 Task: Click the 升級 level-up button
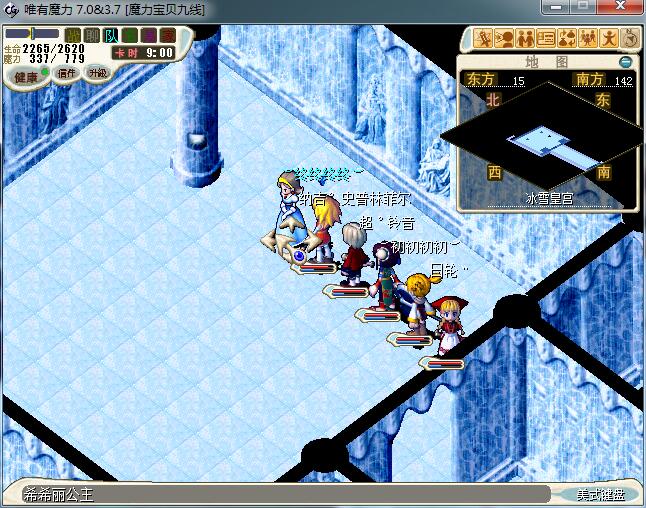point(97,73)
